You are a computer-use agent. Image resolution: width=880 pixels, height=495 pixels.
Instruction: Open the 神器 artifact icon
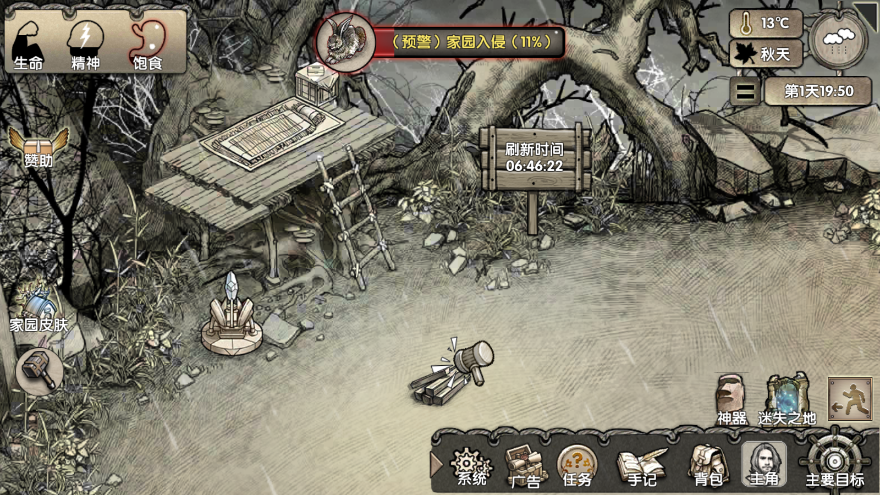click(x=732, y=396)
